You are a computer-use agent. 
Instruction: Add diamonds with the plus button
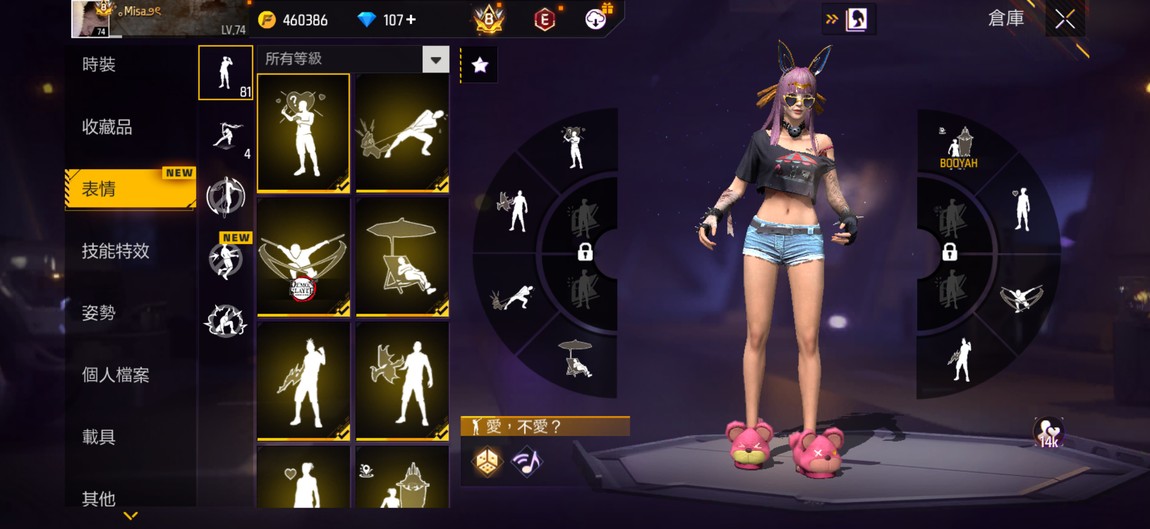(412, 20)
